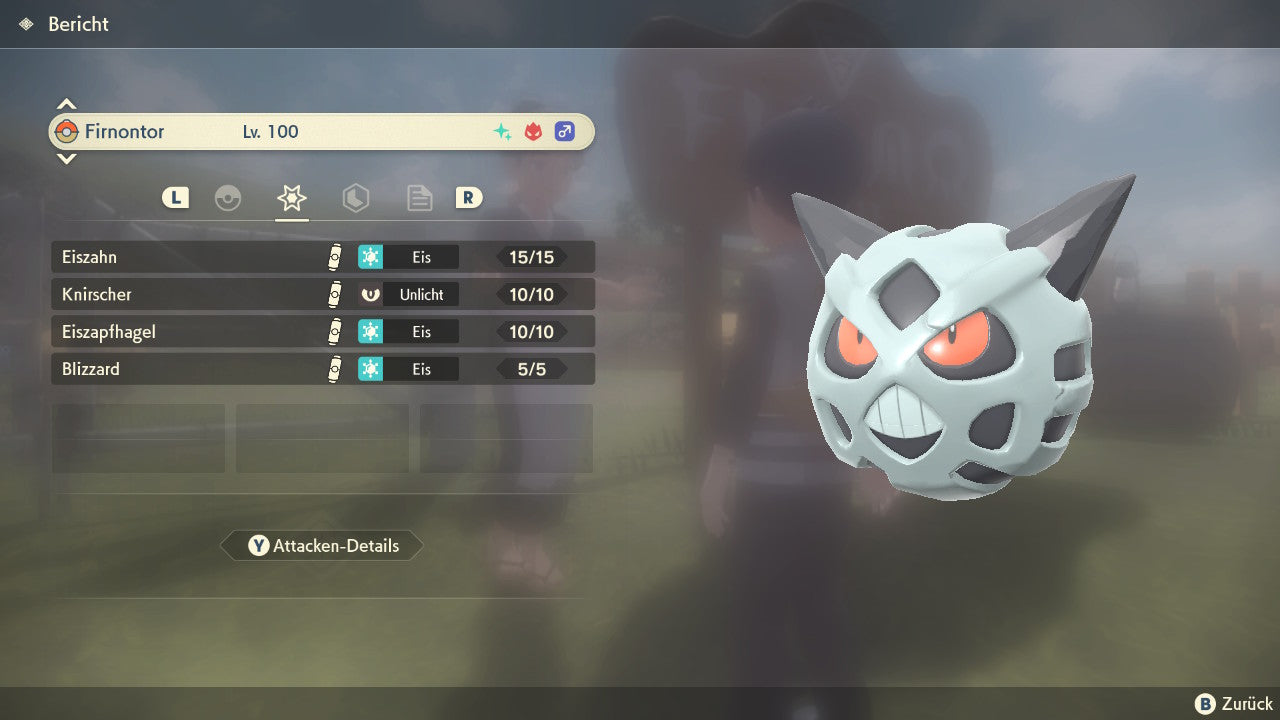
Task: Select the Firnontor name bar
Action: 322,131
